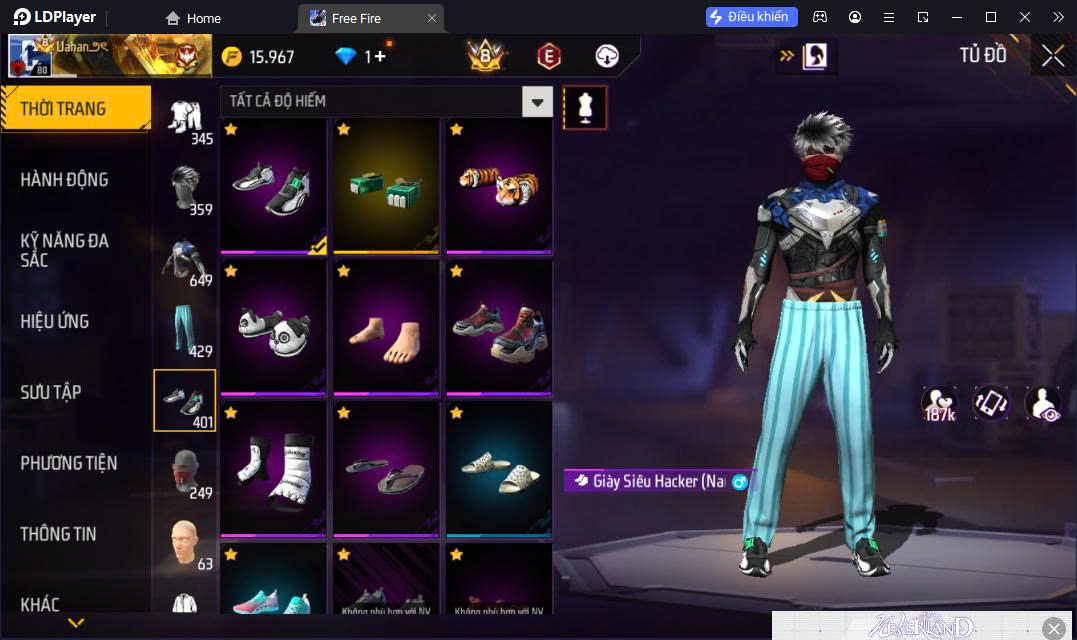Add diamonds with the plus button

click(381, 57)
